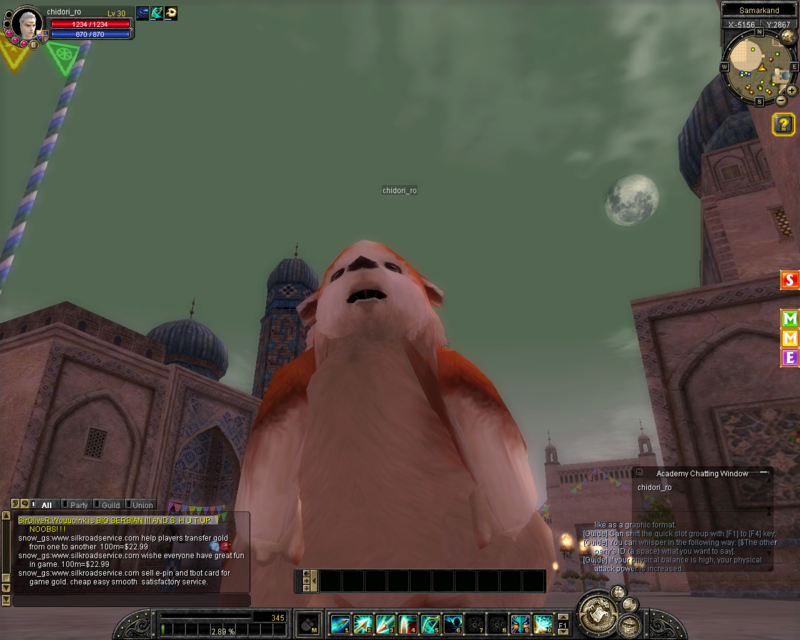Open the yellow question mark help button
This screenshot has height=640, width=800.
tap(784, 123)
